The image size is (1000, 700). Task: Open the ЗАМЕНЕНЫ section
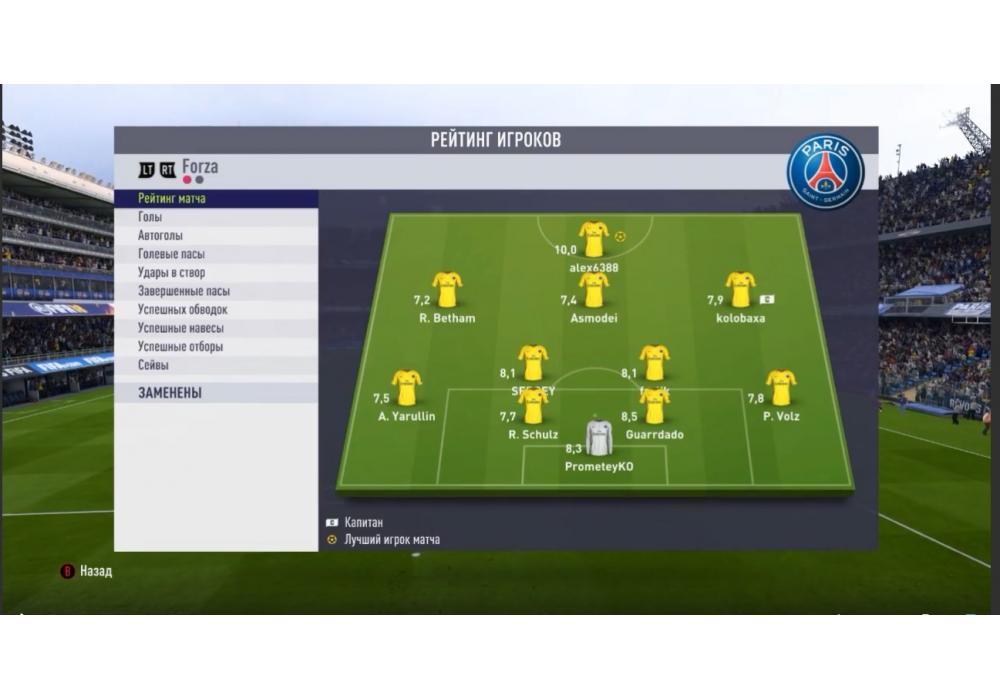170,393
